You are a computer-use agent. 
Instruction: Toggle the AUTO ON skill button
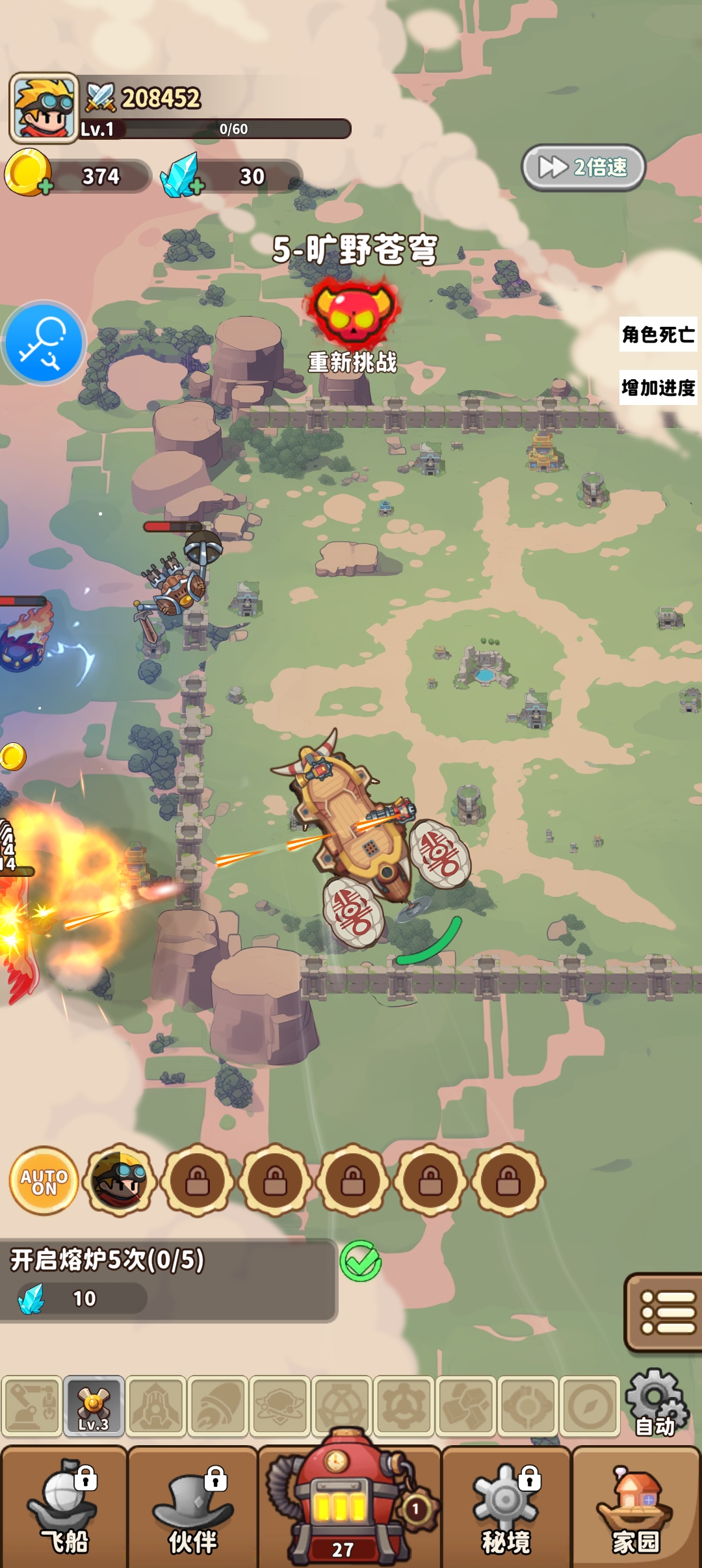pos(44,1181)
